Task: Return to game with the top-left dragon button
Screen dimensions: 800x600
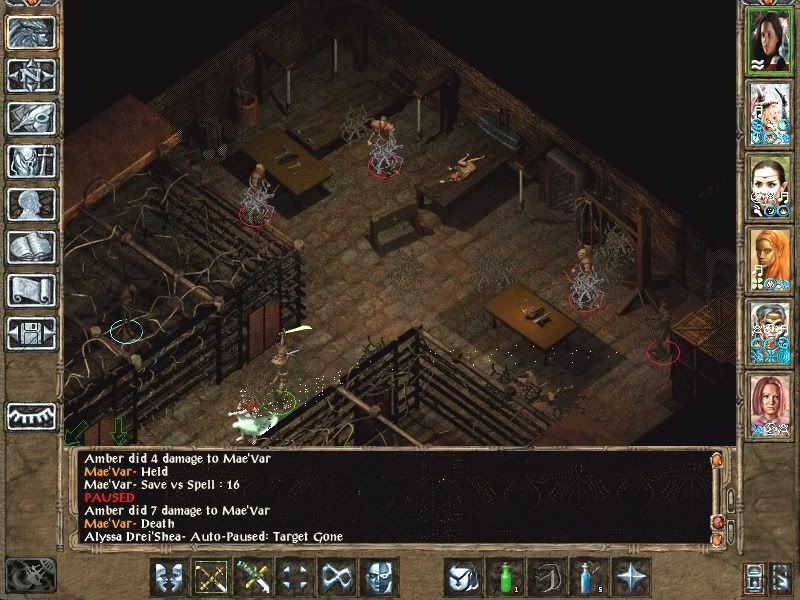Action: coord(32,33)
